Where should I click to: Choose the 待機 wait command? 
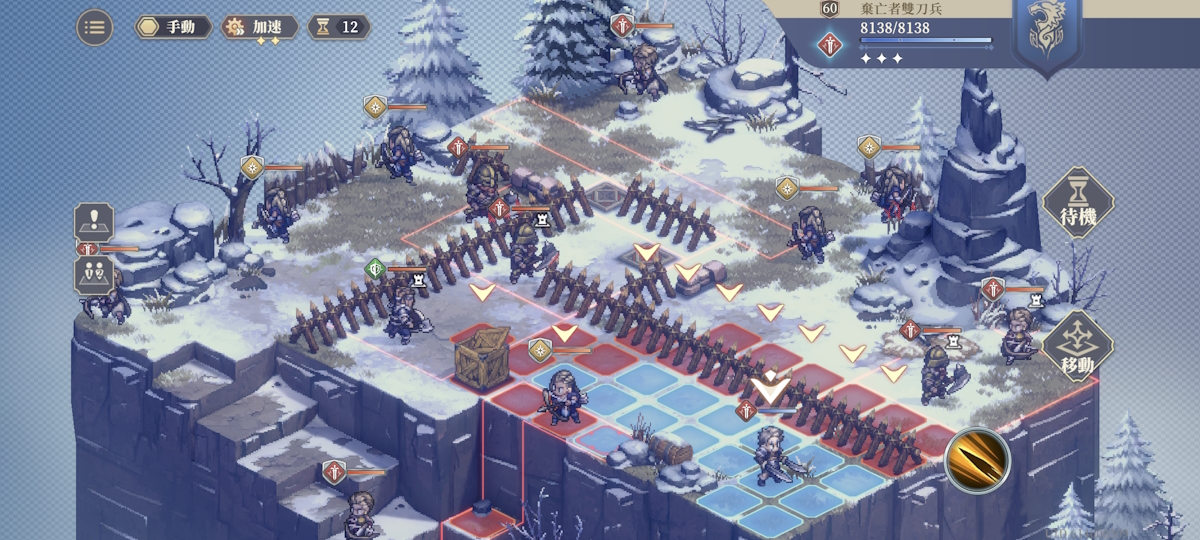click(x=1078, y=202)
